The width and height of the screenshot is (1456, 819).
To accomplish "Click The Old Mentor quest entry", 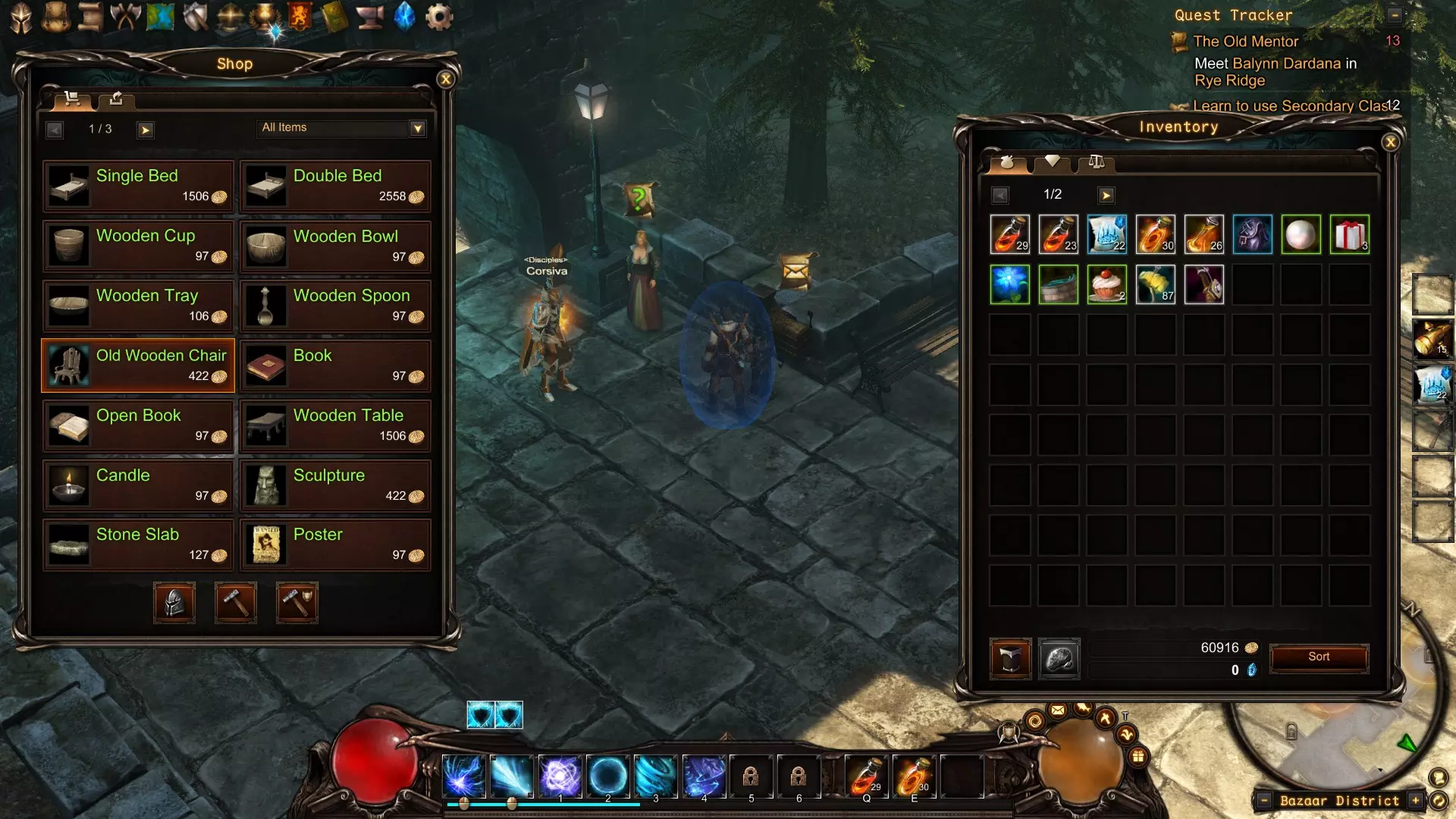I will (1245, 42).
